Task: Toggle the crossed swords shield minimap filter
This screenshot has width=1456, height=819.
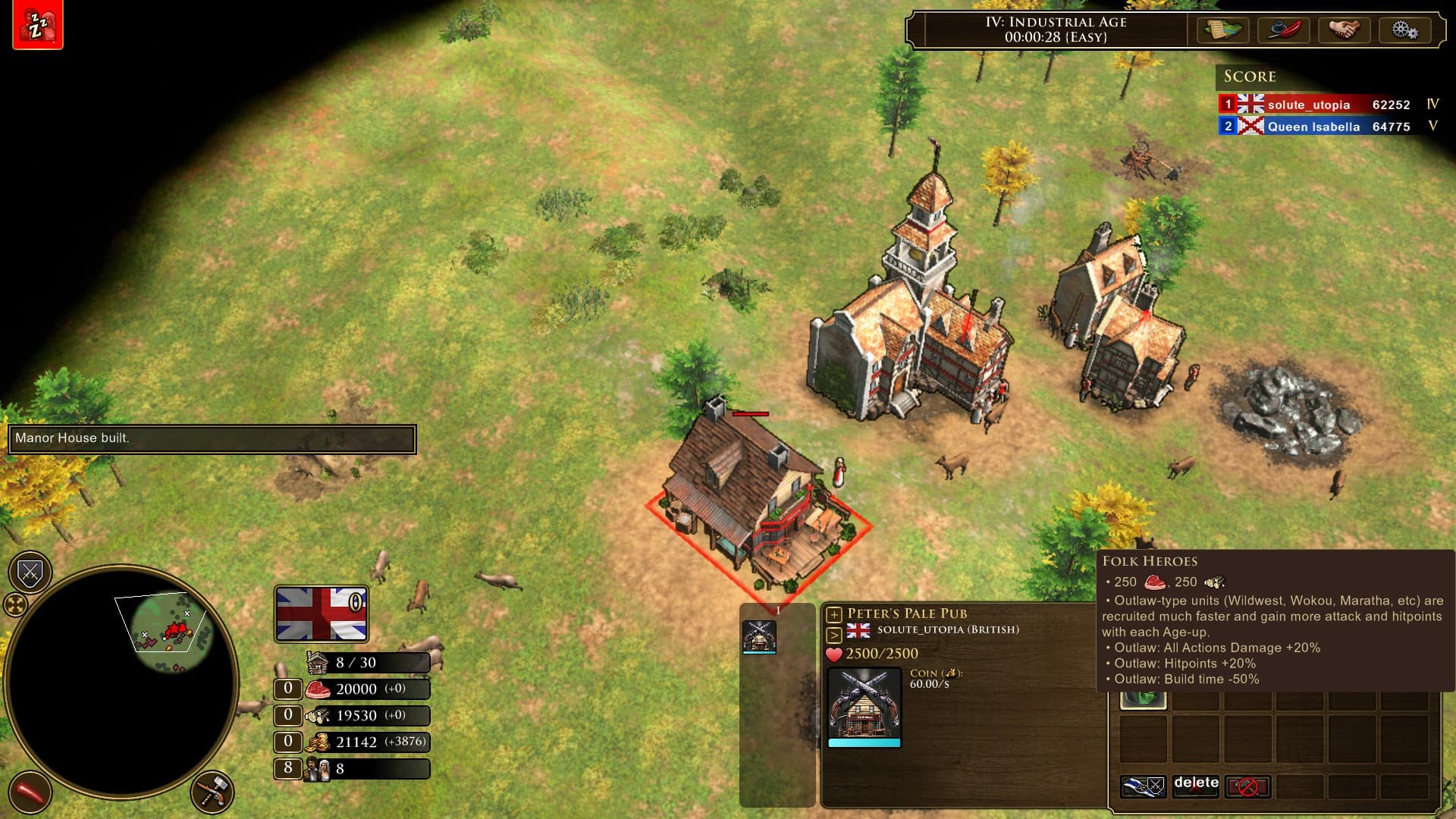Action: (30, 573)
